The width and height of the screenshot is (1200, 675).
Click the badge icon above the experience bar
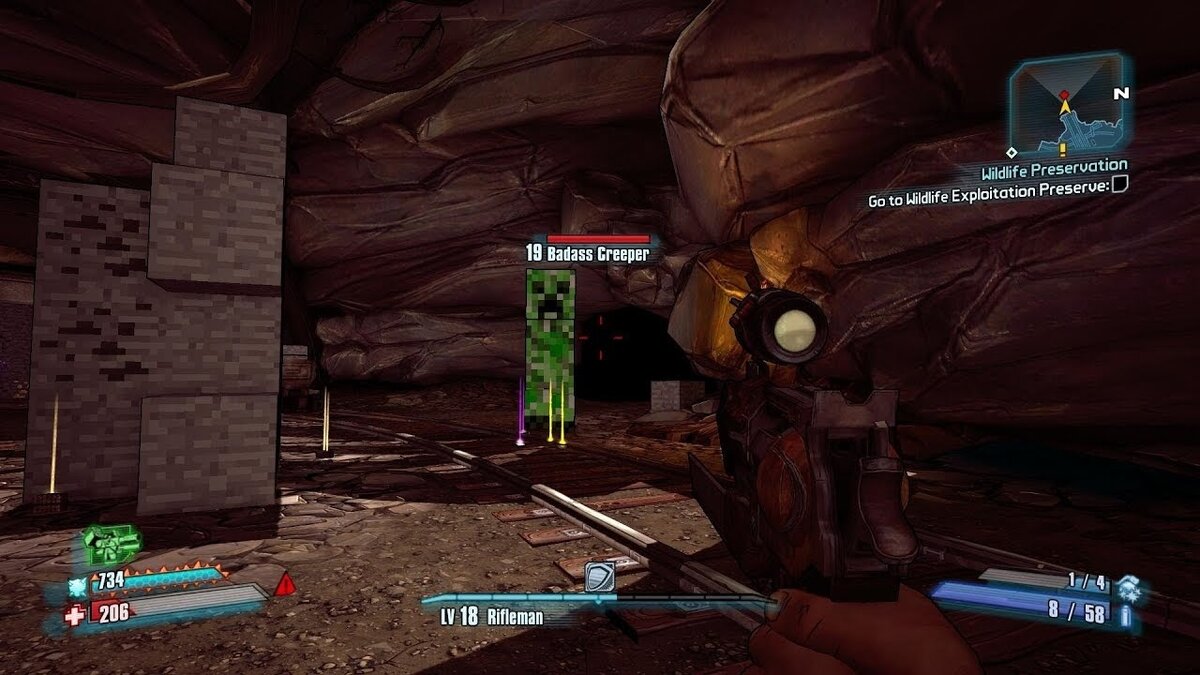coord(598,577)
